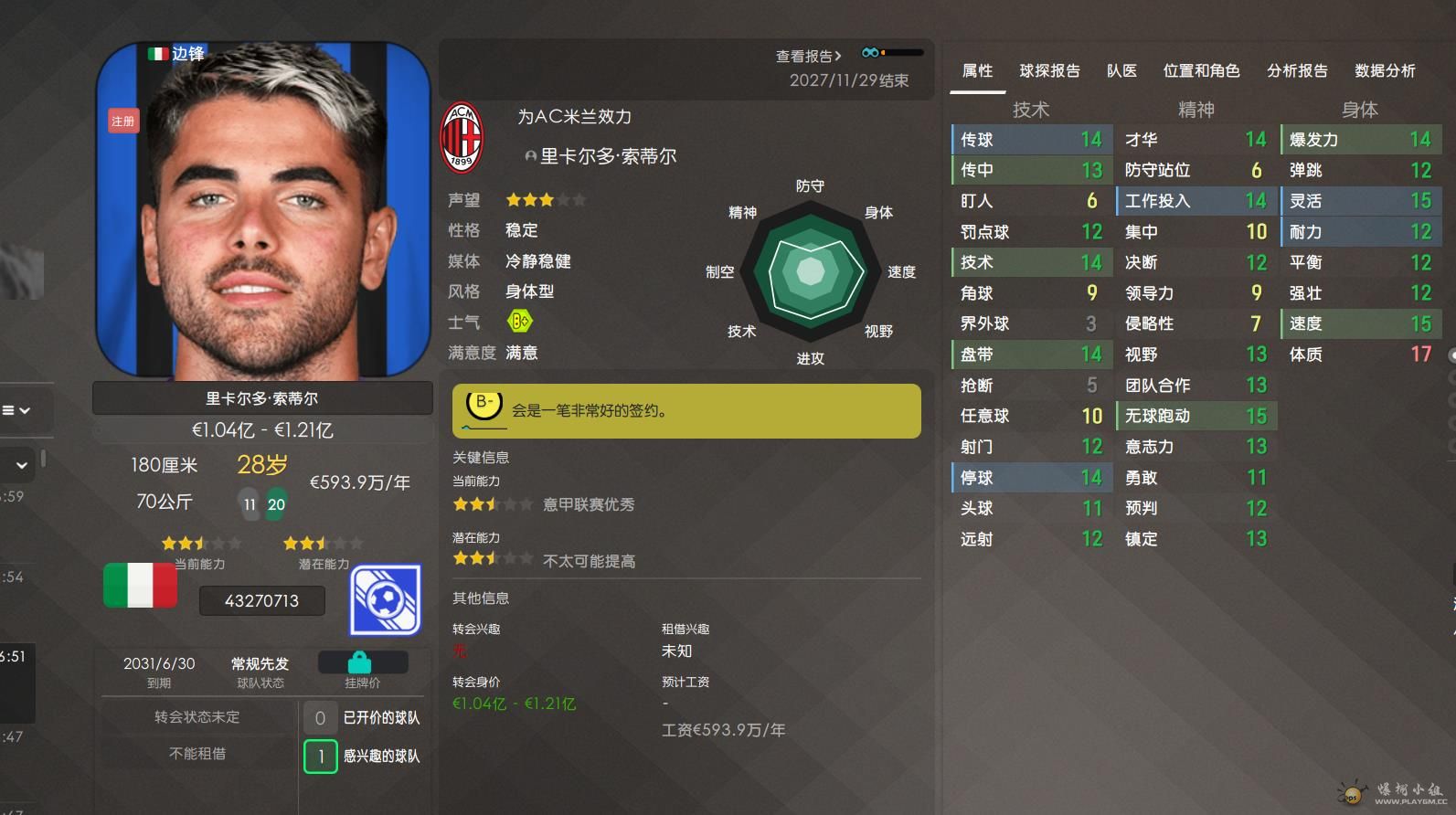The height and width of the screenshot is (815, 1456).
Task: Select the 传球 passing attribute row
Action: [x=1031, y=140]
